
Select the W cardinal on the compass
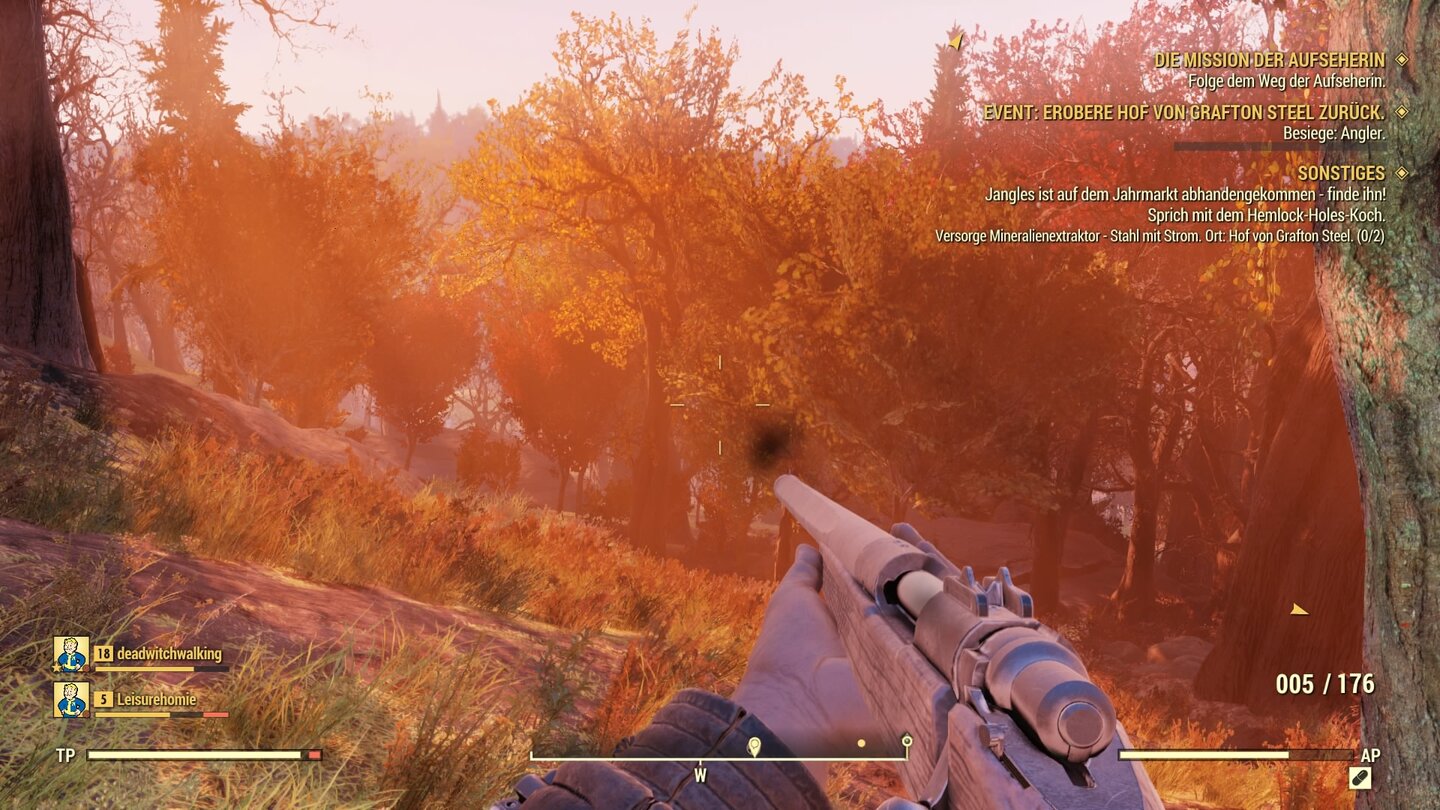point(702,775)
